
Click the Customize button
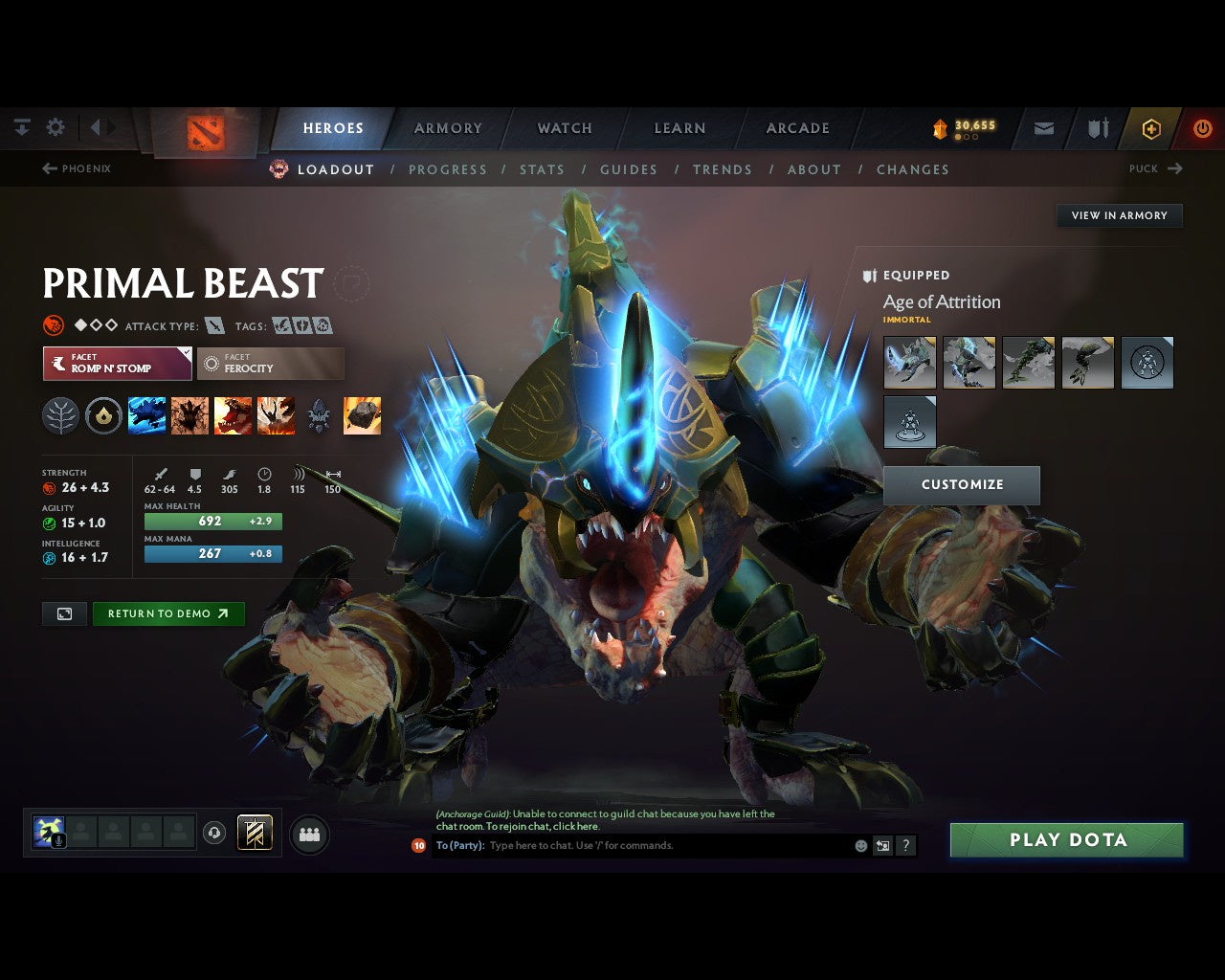(x=962, y=485)
